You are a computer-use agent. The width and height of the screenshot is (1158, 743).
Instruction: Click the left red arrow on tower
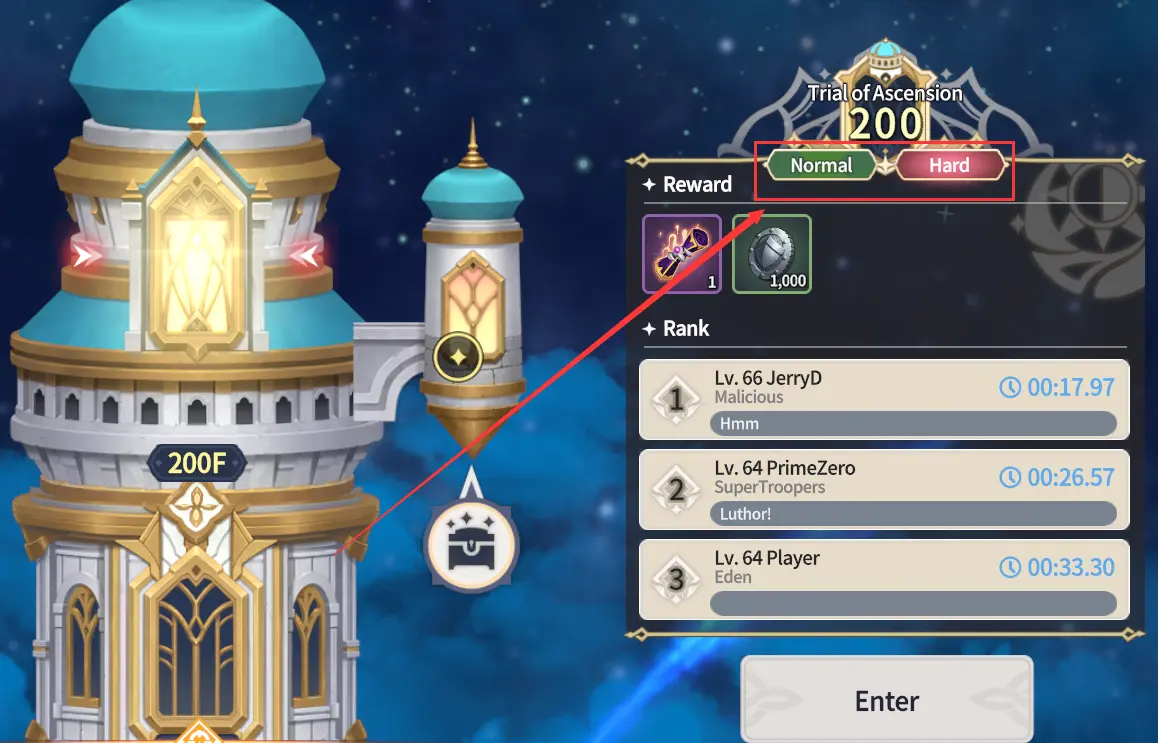[x=88, y=256]
